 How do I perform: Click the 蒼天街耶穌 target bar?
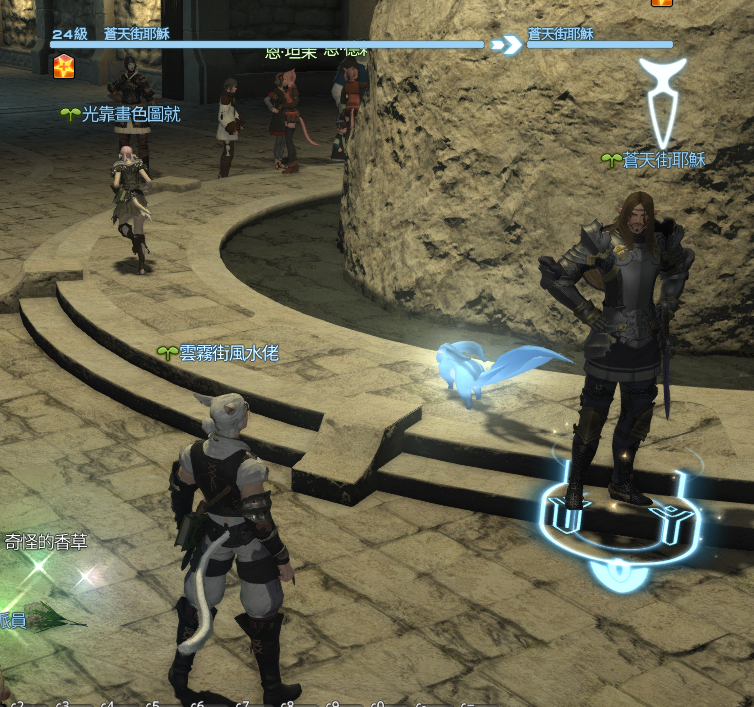click(x=267, y=44)
